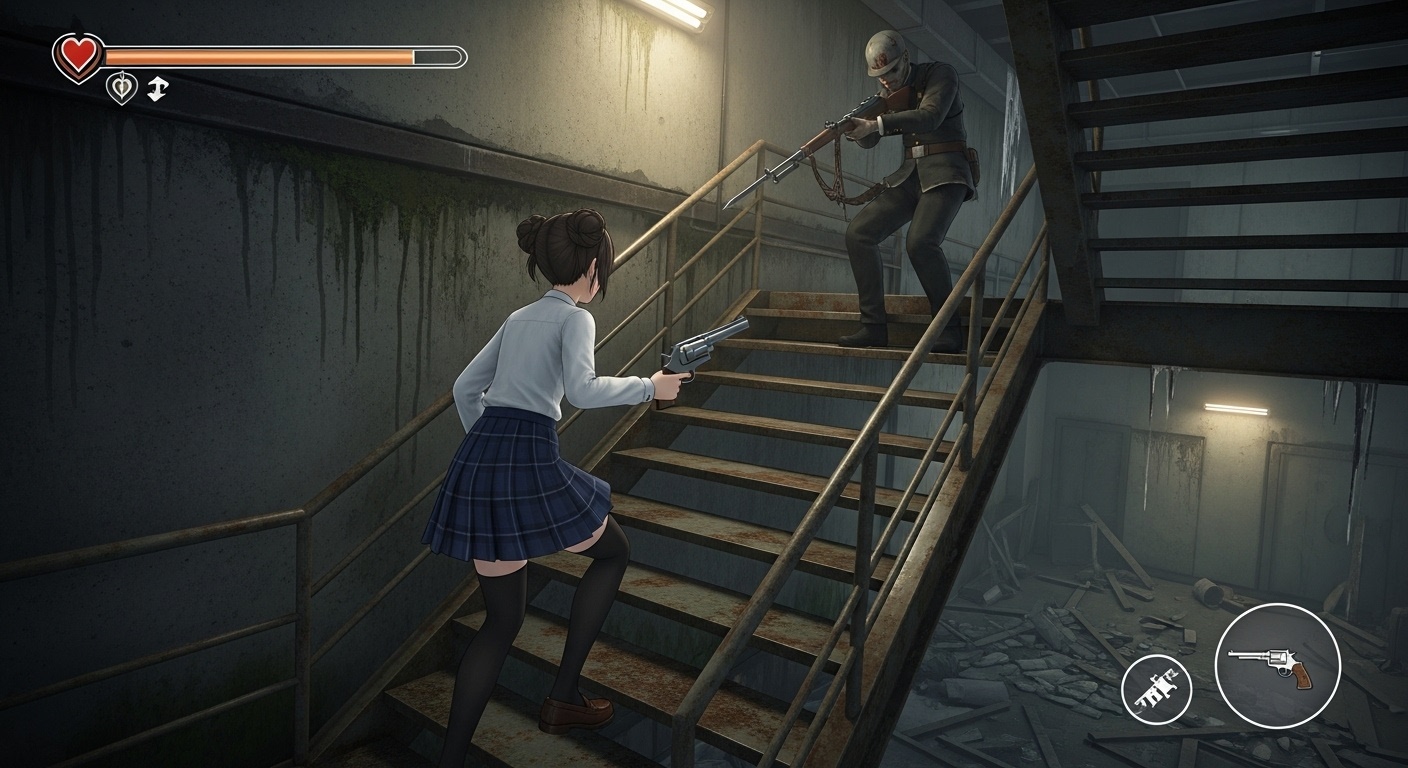The image size is (1408, 768).
Task: Select the revolver weapon slot
Action: point(1277,665)
